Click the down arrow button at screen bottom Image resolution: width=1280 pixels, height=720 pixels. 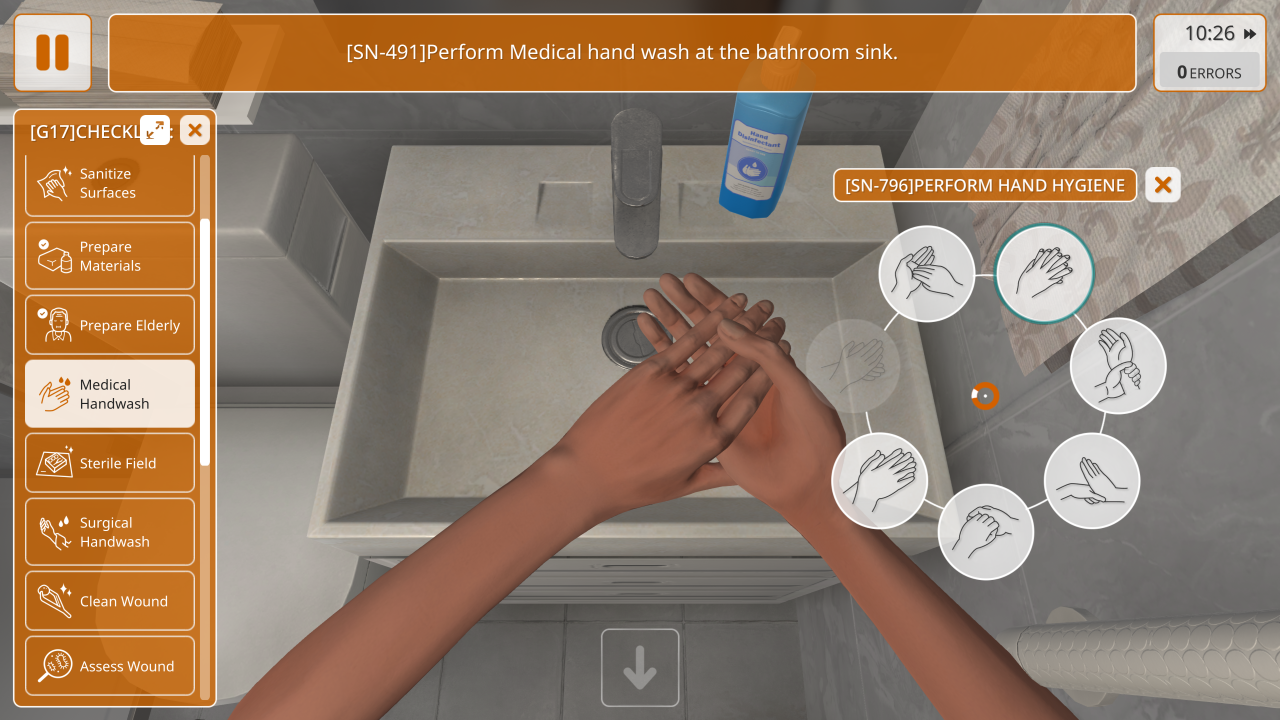640,668
